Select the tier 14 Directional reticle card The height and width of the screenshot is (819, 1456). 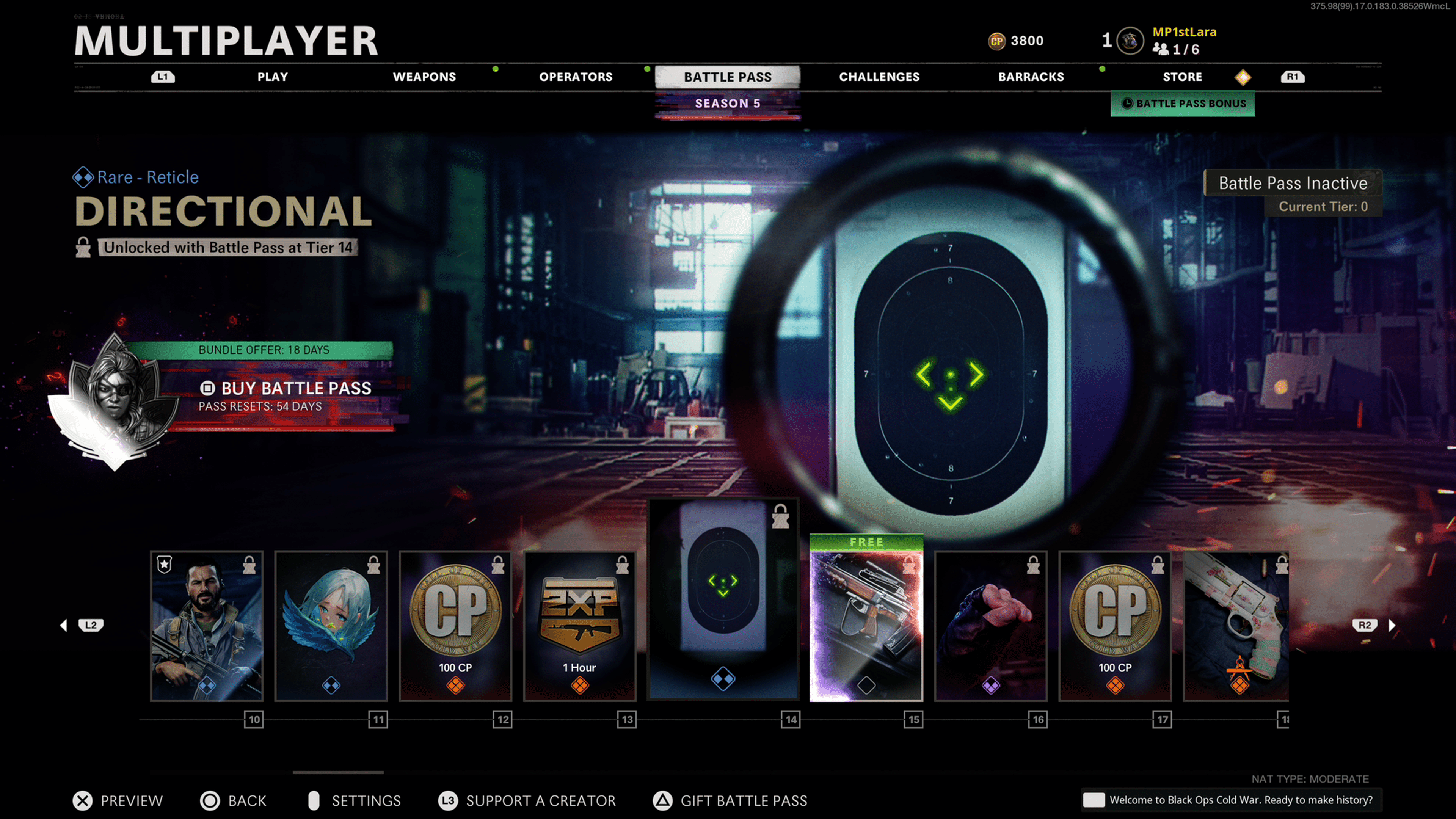pyautogui.click(x=723, y=599)
